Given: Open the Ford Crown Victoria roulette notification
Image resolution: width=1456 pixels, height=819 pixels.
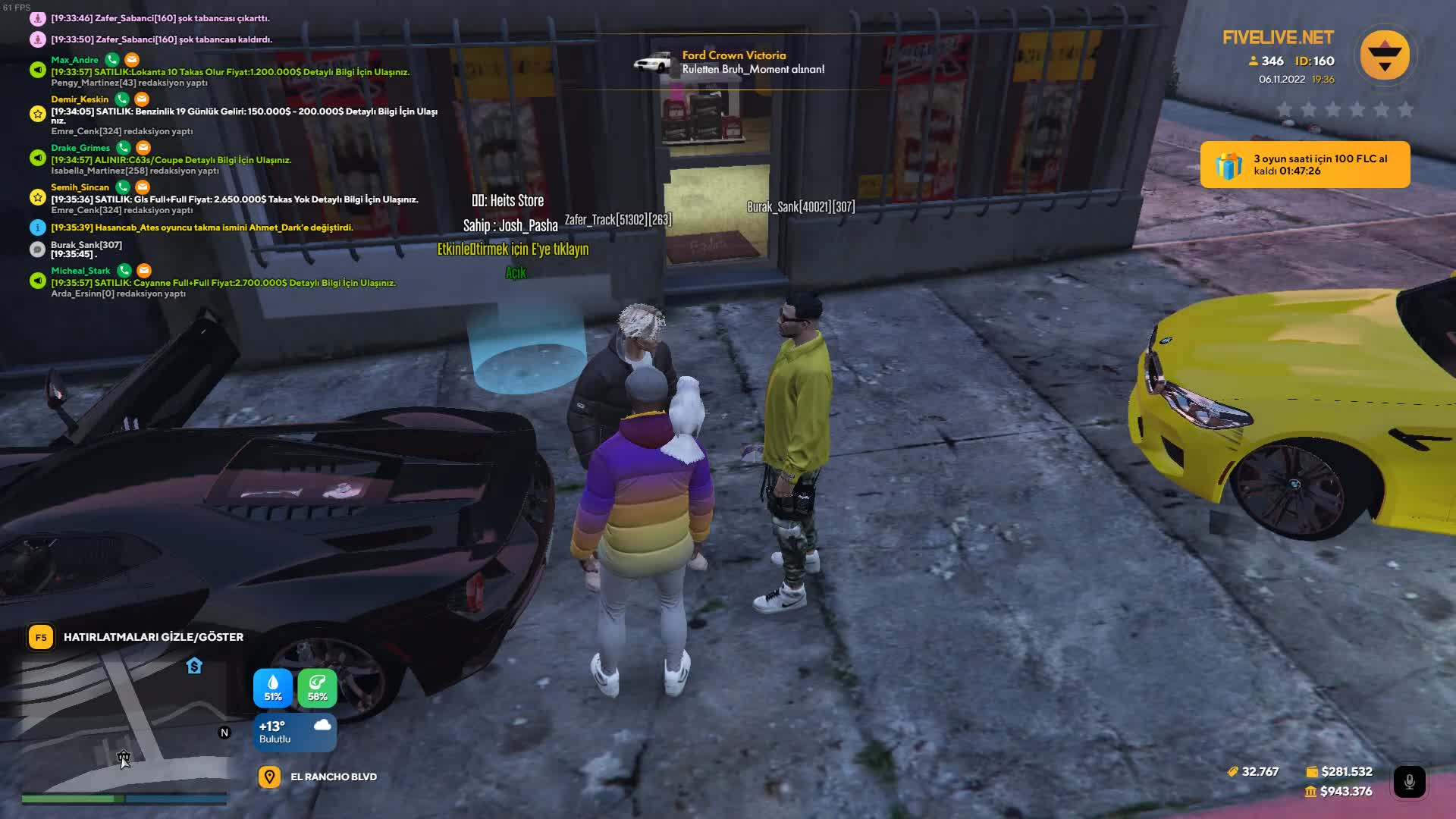Looking at the screenshot, I should point(732,62).
